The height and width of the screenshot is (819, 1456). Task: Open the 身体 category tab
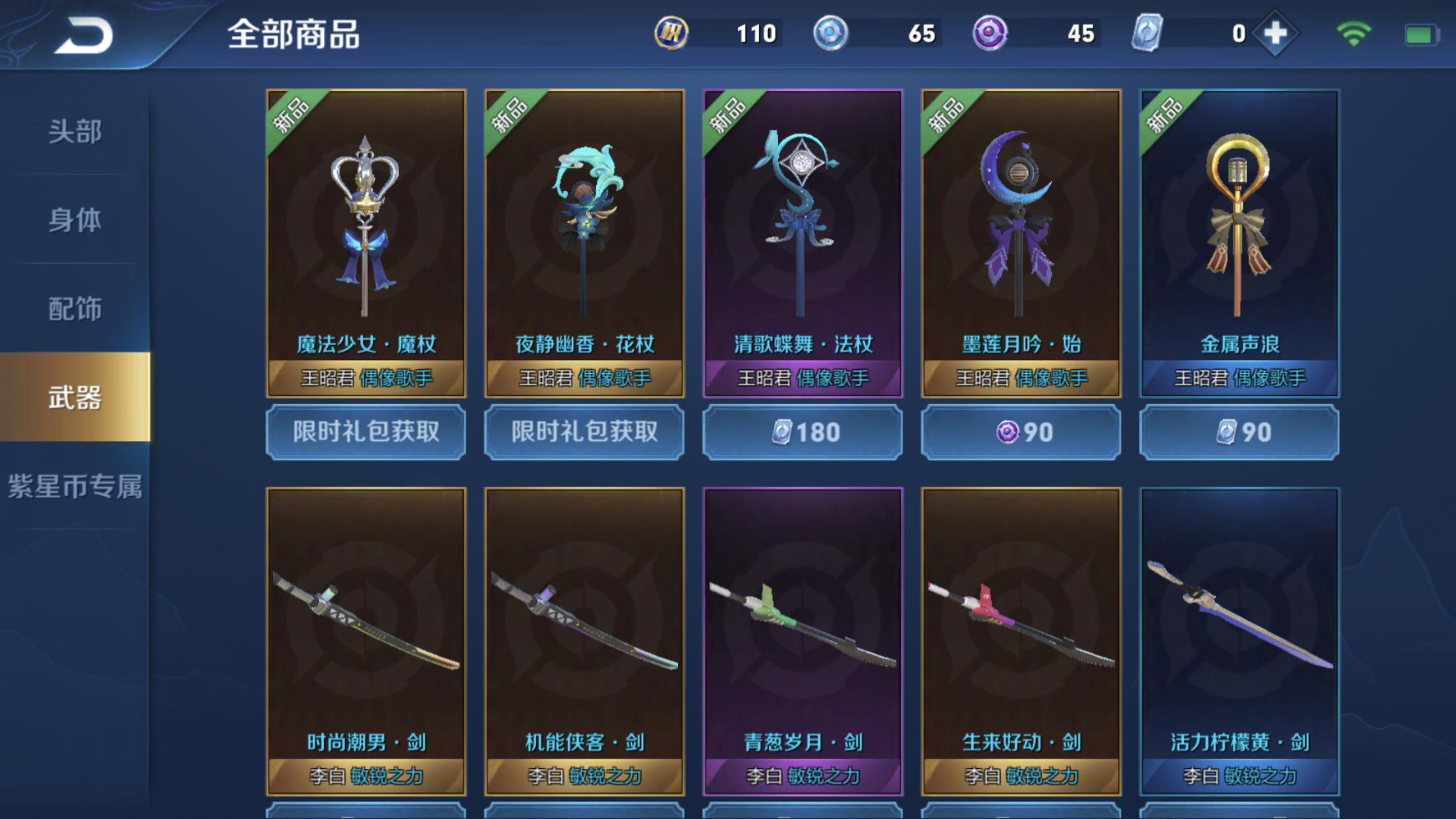tap(75, 220)
